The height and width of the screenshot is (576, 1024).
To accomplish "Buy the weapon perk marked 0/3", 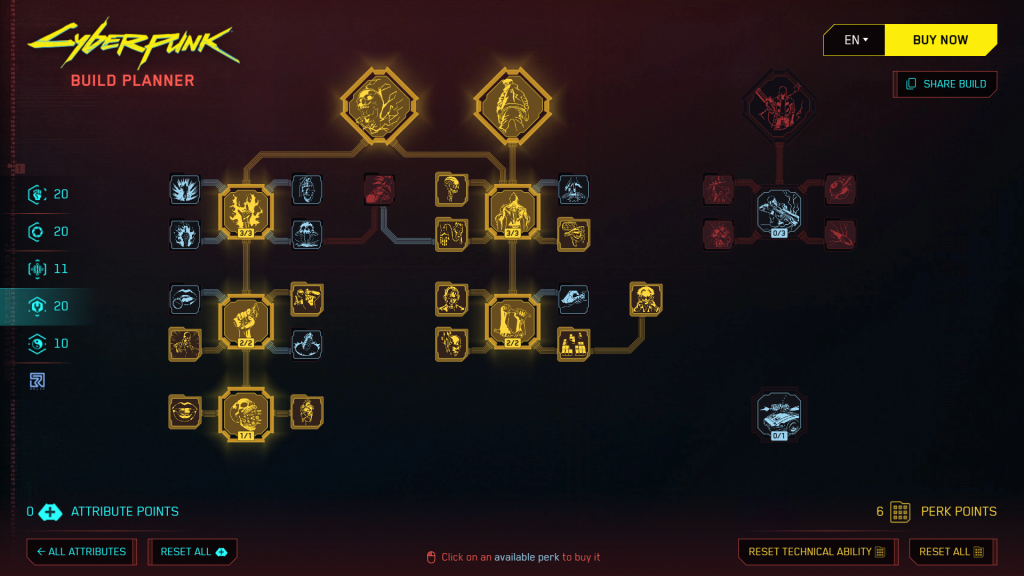I will tap(779, 211).
